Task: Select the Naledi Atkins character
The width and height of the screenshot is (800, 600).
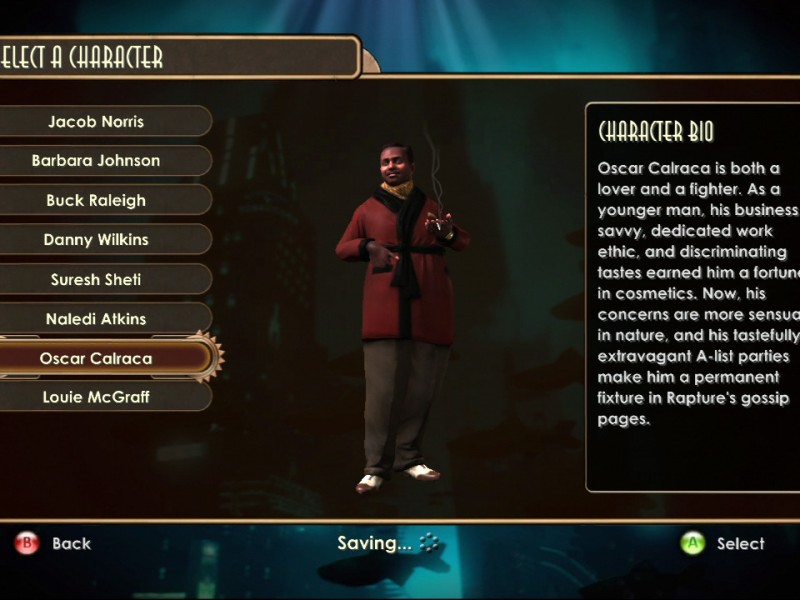Action: pyautogui.click(x=96, y=319)
